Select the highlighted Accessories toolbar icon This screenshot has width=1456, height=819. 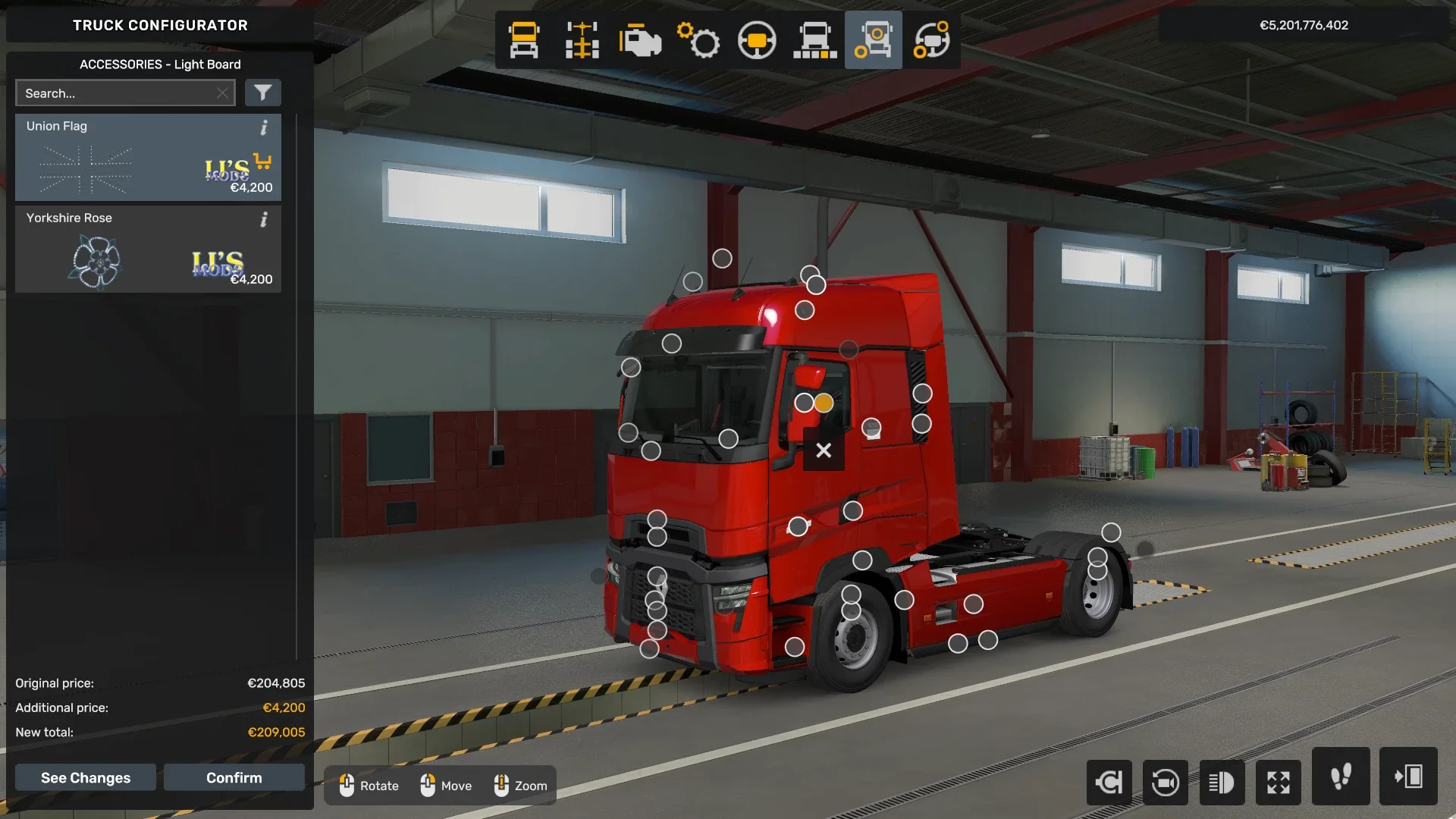(x=874, y=39)
